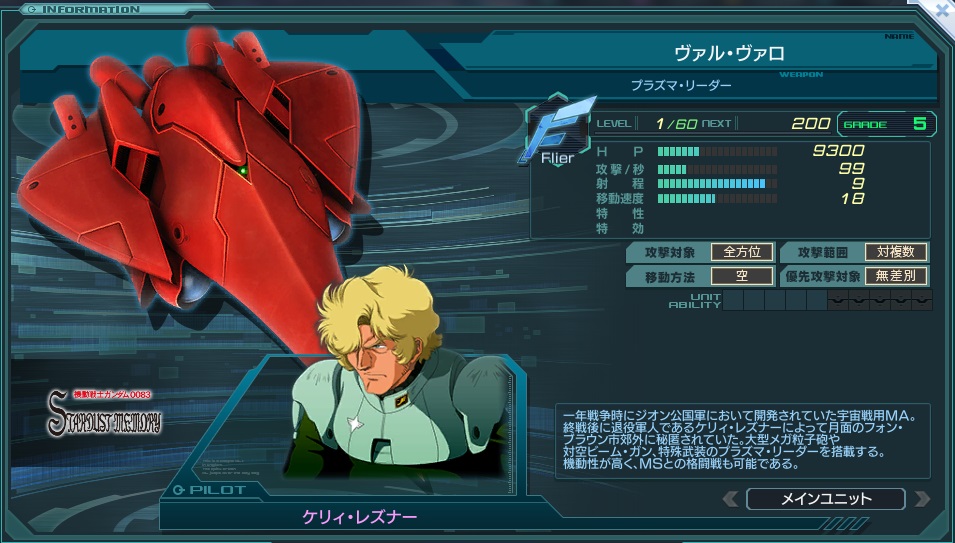Go to the next unit with right arrow
955x543 pixels.
[x=921, y=498]
